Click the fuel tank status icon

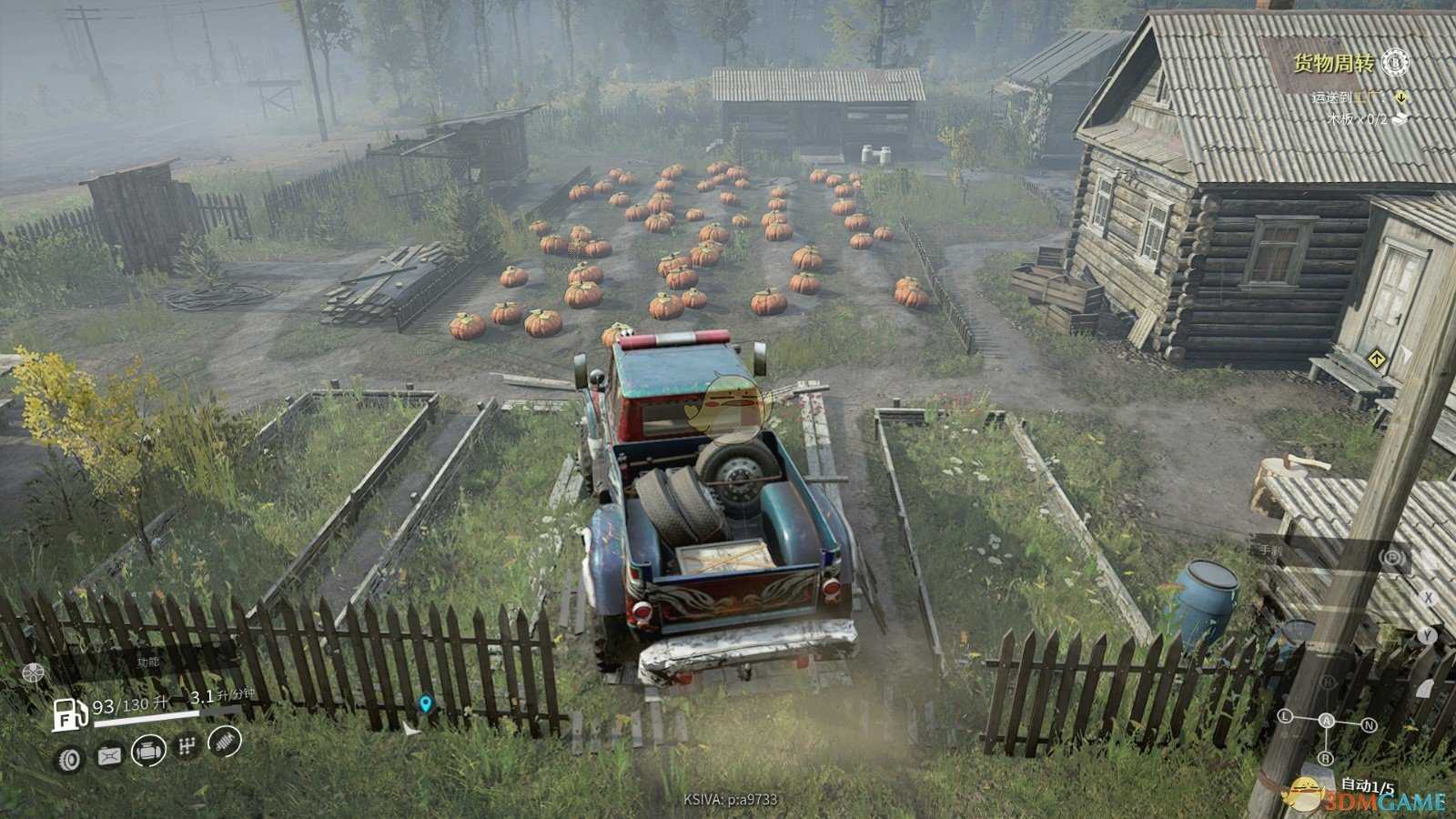(x=110, y=755)
